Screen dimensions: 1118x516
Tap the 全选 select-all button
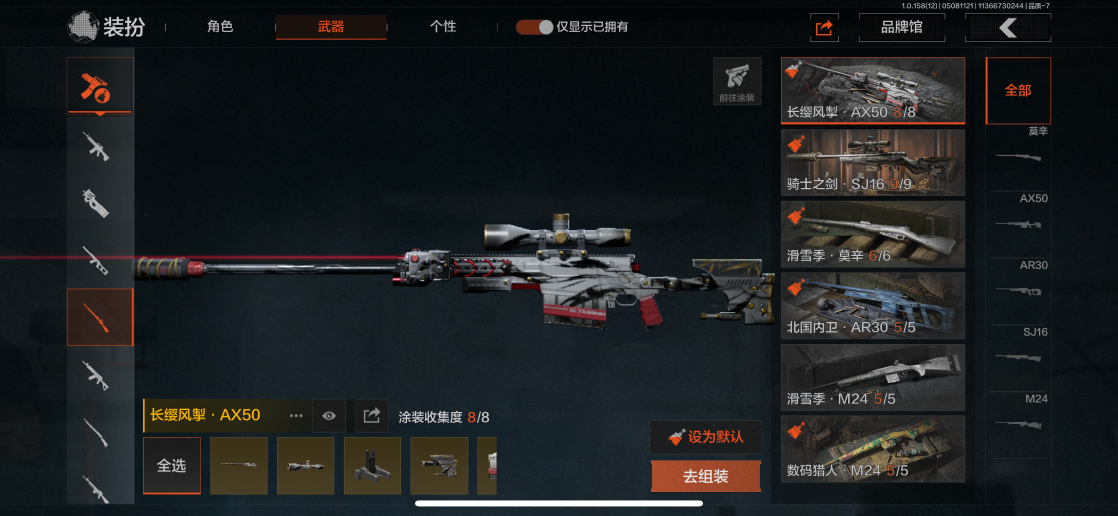coord(172,466)
